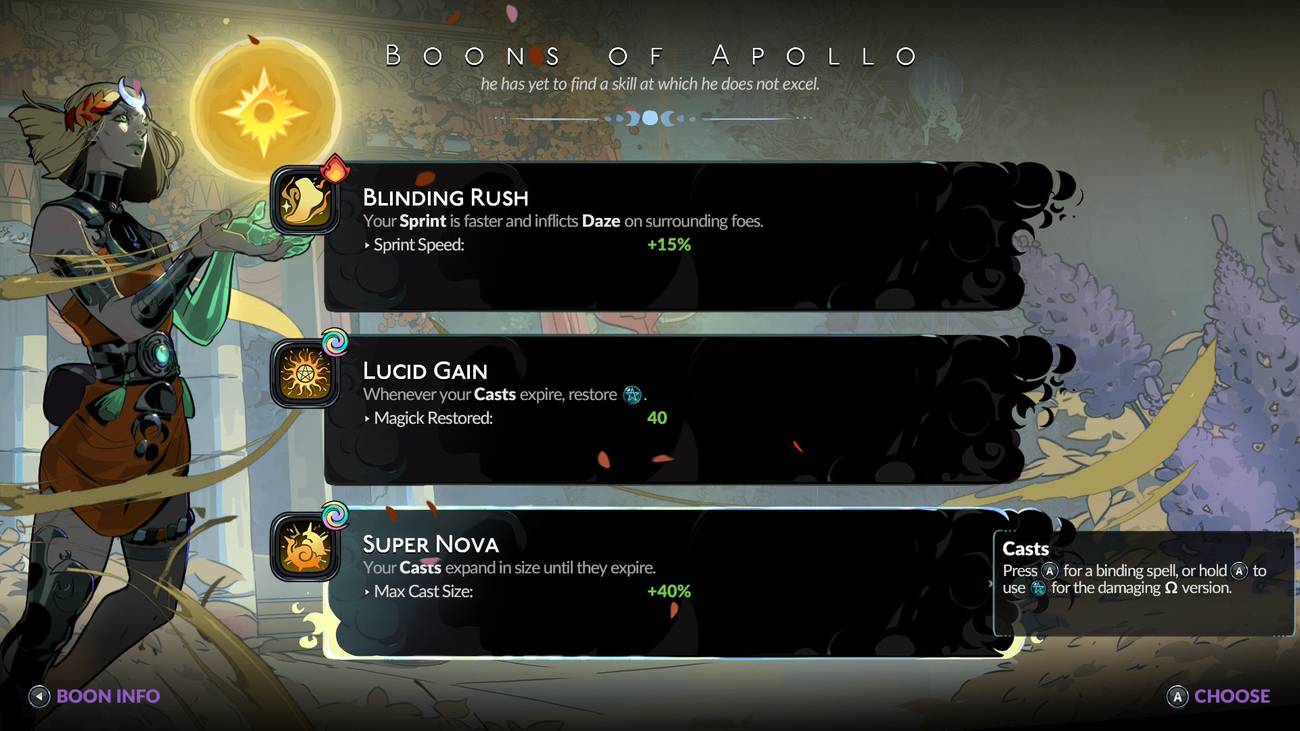Click the Casts keyword in Super Nova description
The width and height of the screenshot is (1300, 731).
pos(420,567)
